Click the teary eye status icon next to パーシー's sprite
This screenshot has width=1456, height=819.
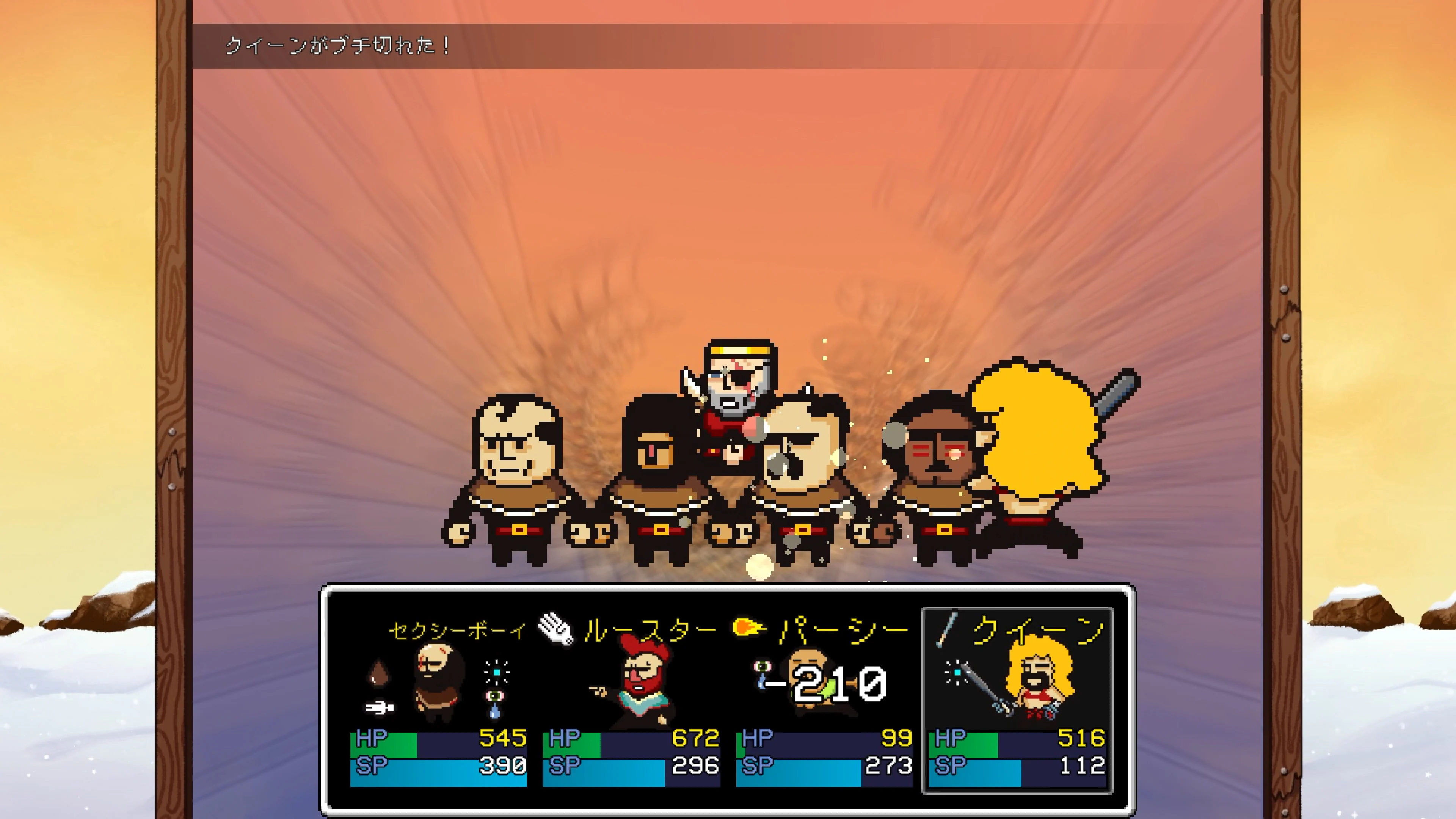(x=763, y=667)
